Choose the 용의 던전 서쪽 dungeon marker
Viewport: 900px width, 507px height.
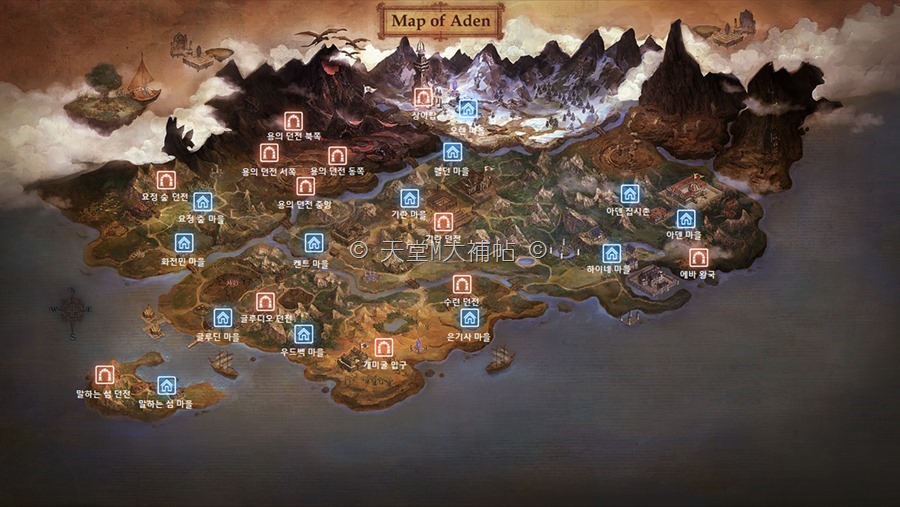click(x=269, y=153)
